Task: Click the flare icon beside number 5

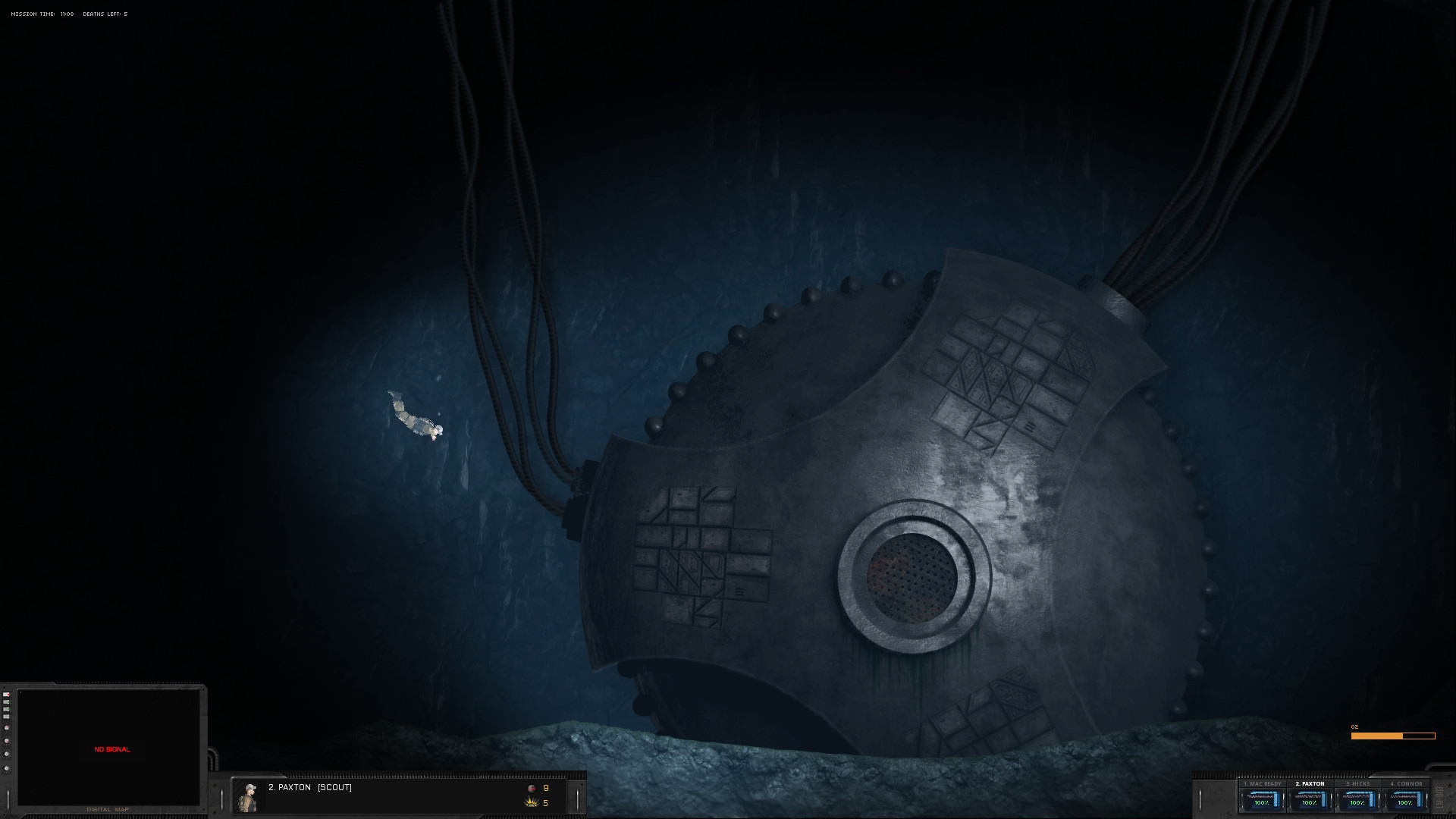Action: (529, 803)
